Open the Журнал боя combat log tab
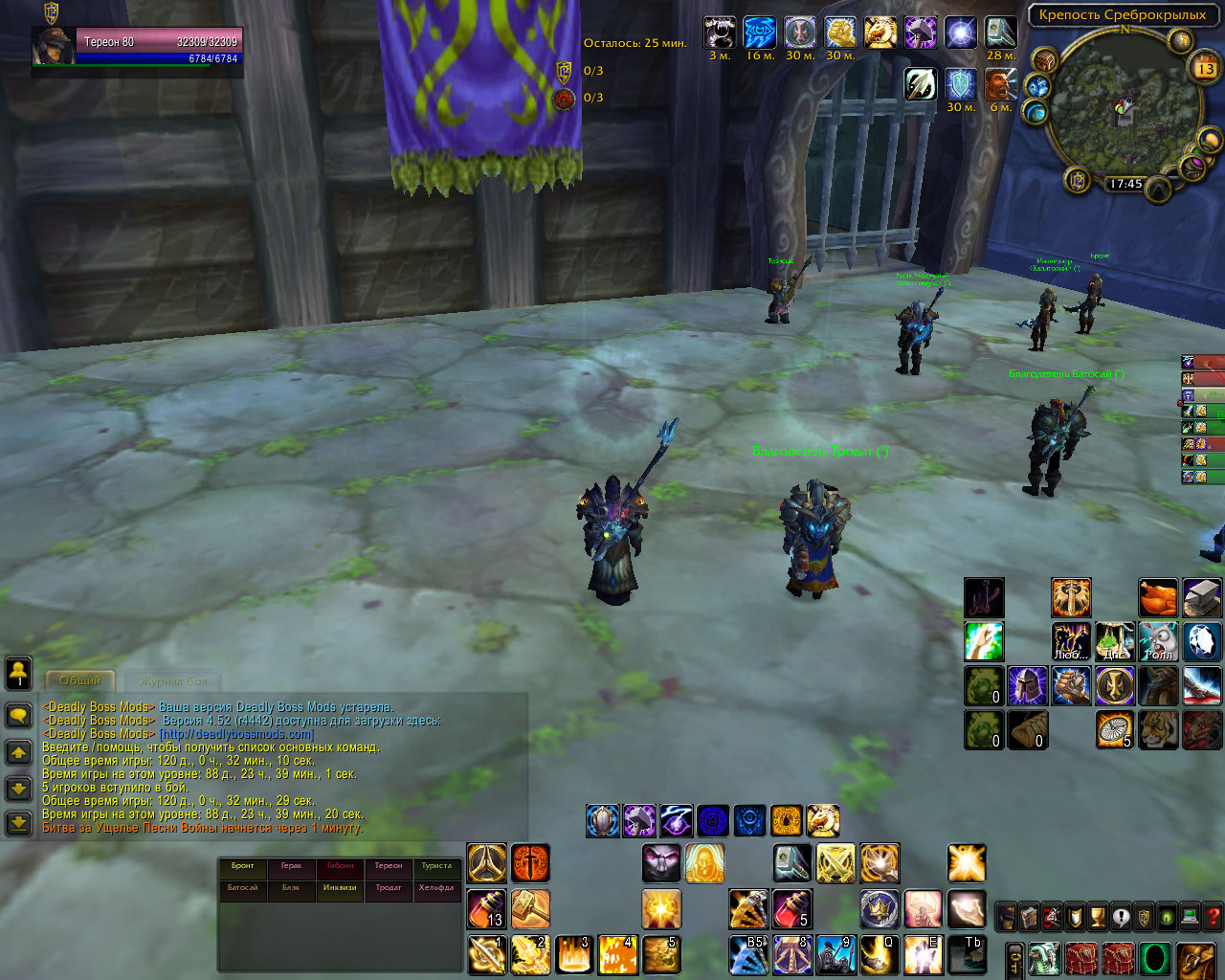Image resolution: width=1225 pixels, height=980 pixels. (173, 680)
